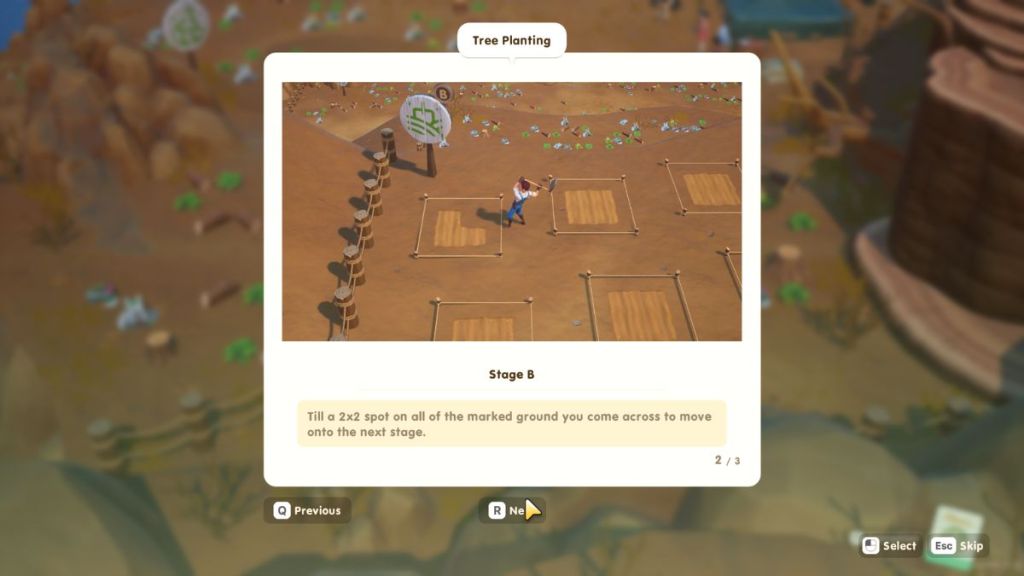The image size is (1024, 576).
Task: Click the Stage B tutorial image
Action: pyautogui.click(x=511, y=211)
